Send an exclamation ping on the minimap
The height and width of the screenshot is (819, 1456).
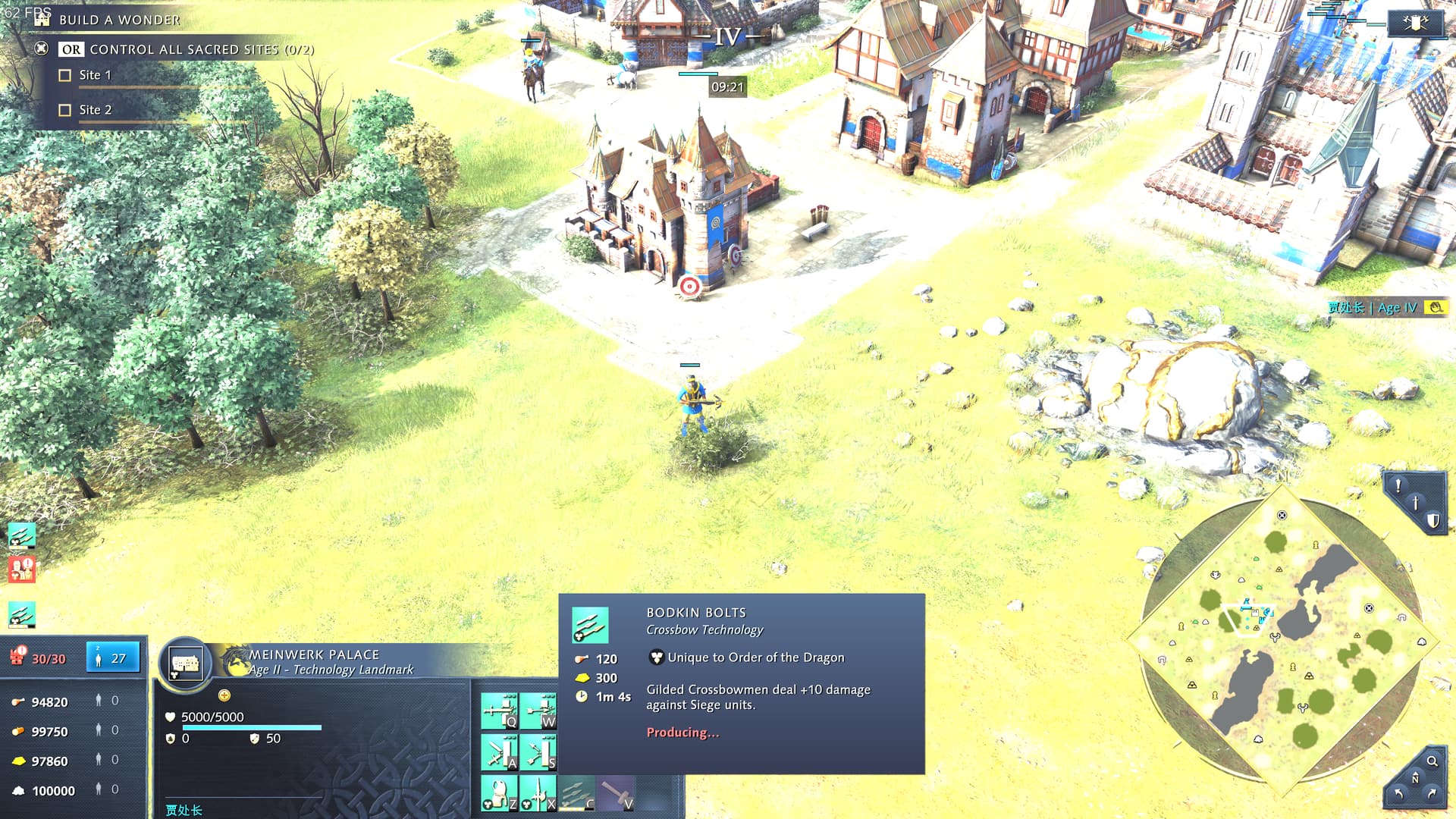(x=1398, y=485)
